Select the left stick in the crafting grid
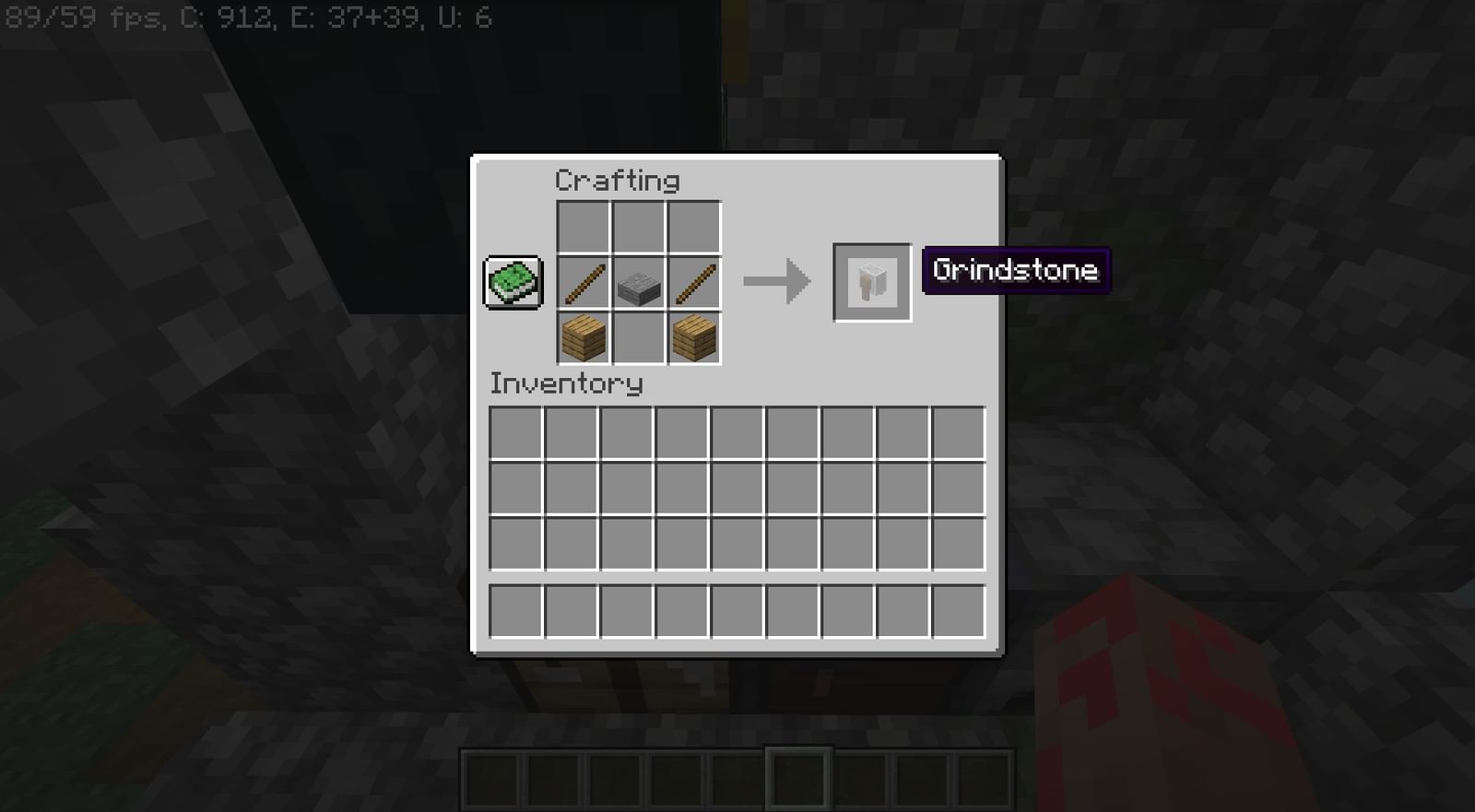This screenshot has height=812, width=1475. click(x=582, y=283)
